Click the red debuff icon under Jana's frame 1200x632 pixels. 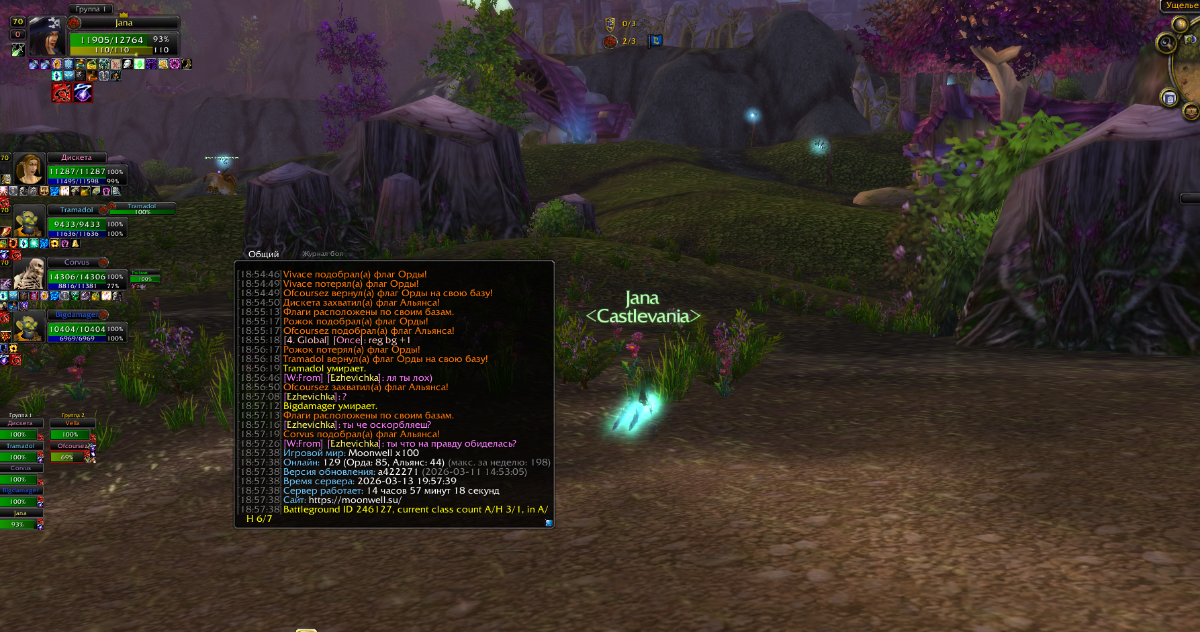61,92
